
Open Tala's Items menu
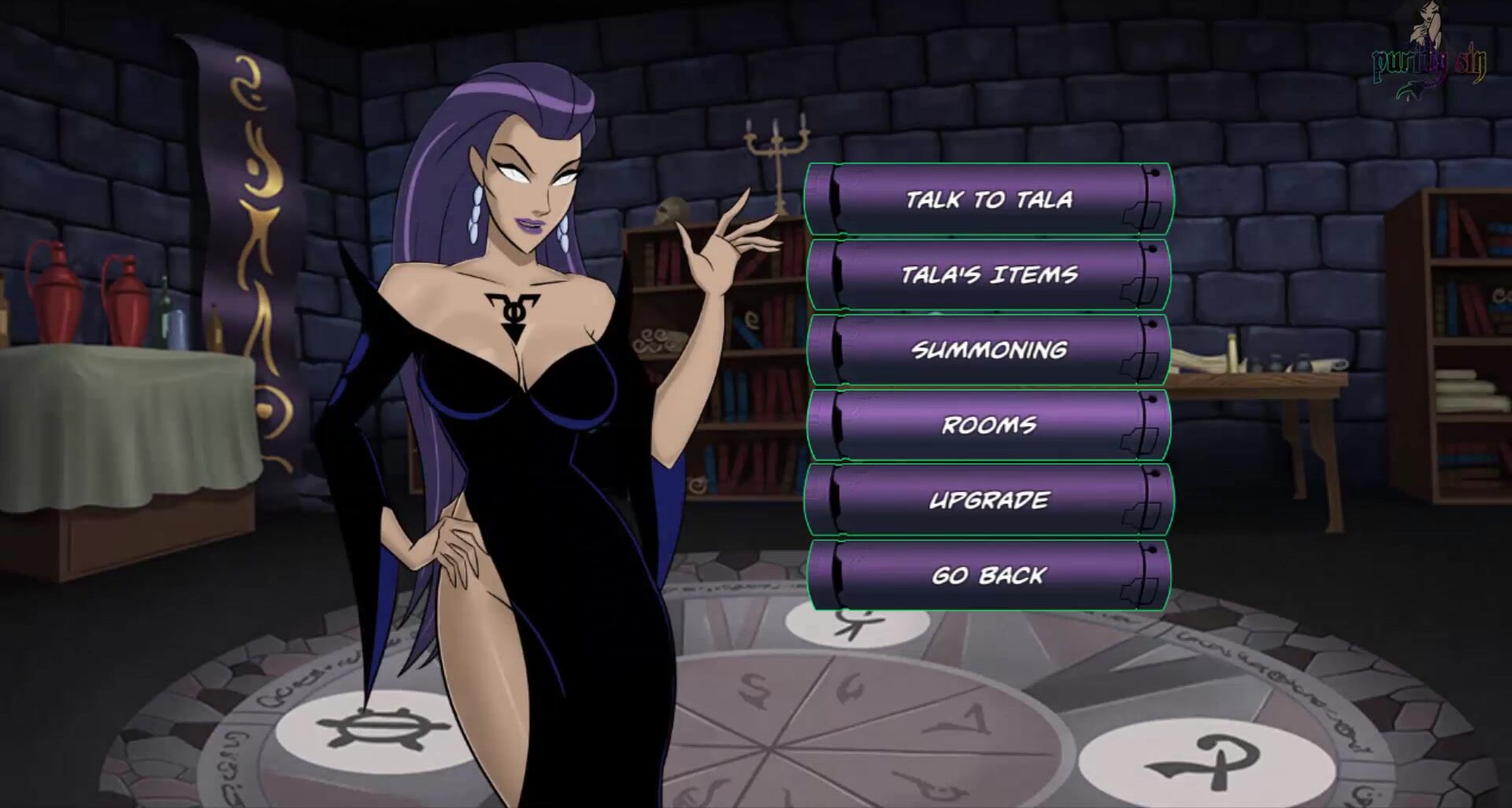988,275
